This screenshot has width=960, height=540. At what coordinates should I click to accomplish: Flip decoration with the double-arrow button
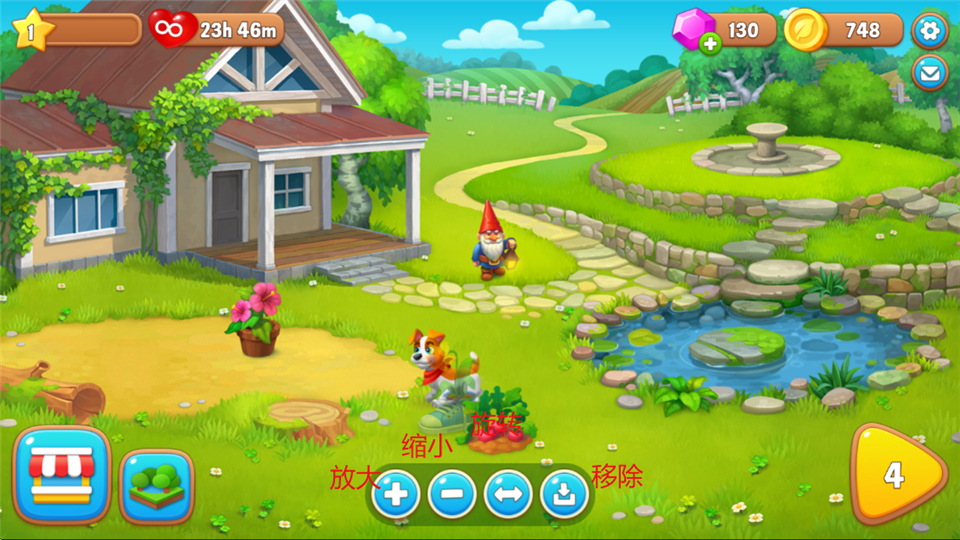click(x=508, y=493)
